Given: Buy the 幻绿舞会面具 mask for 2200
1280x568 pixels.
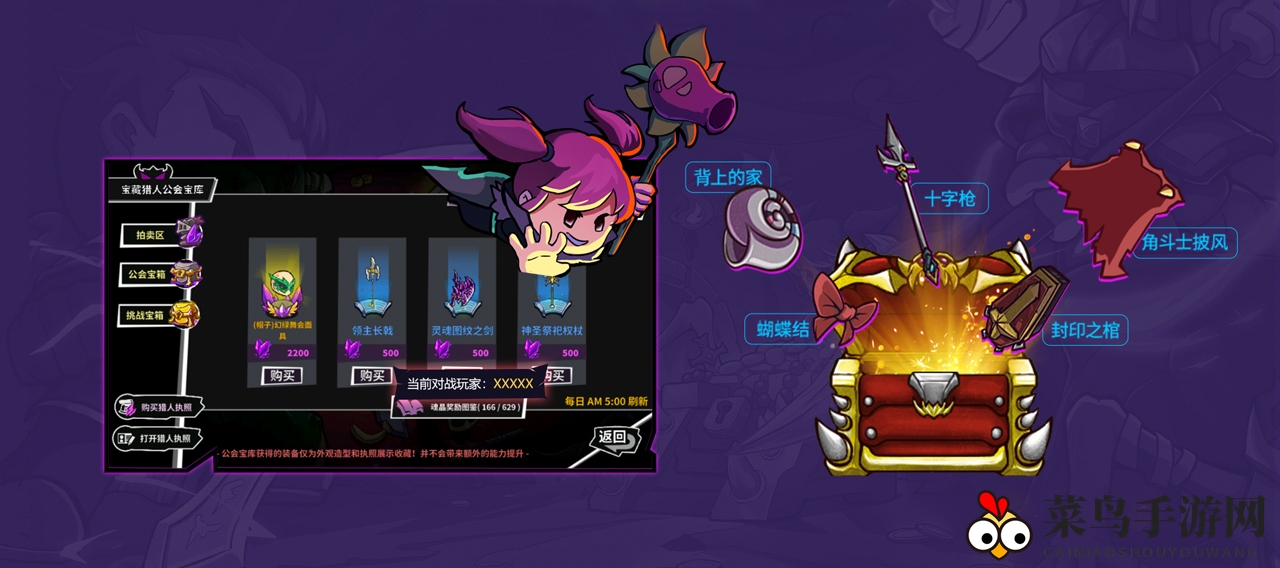Looking at the screenshot, I should pos(281,376).
